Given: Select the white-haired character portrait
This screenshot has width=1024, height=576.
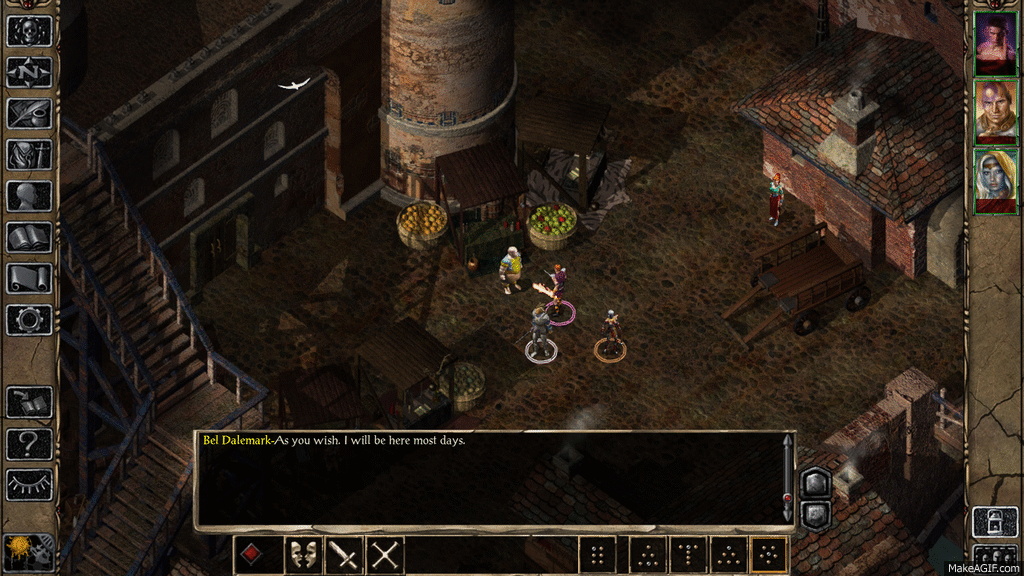Looking at the screenshot, I should (995, 180).
